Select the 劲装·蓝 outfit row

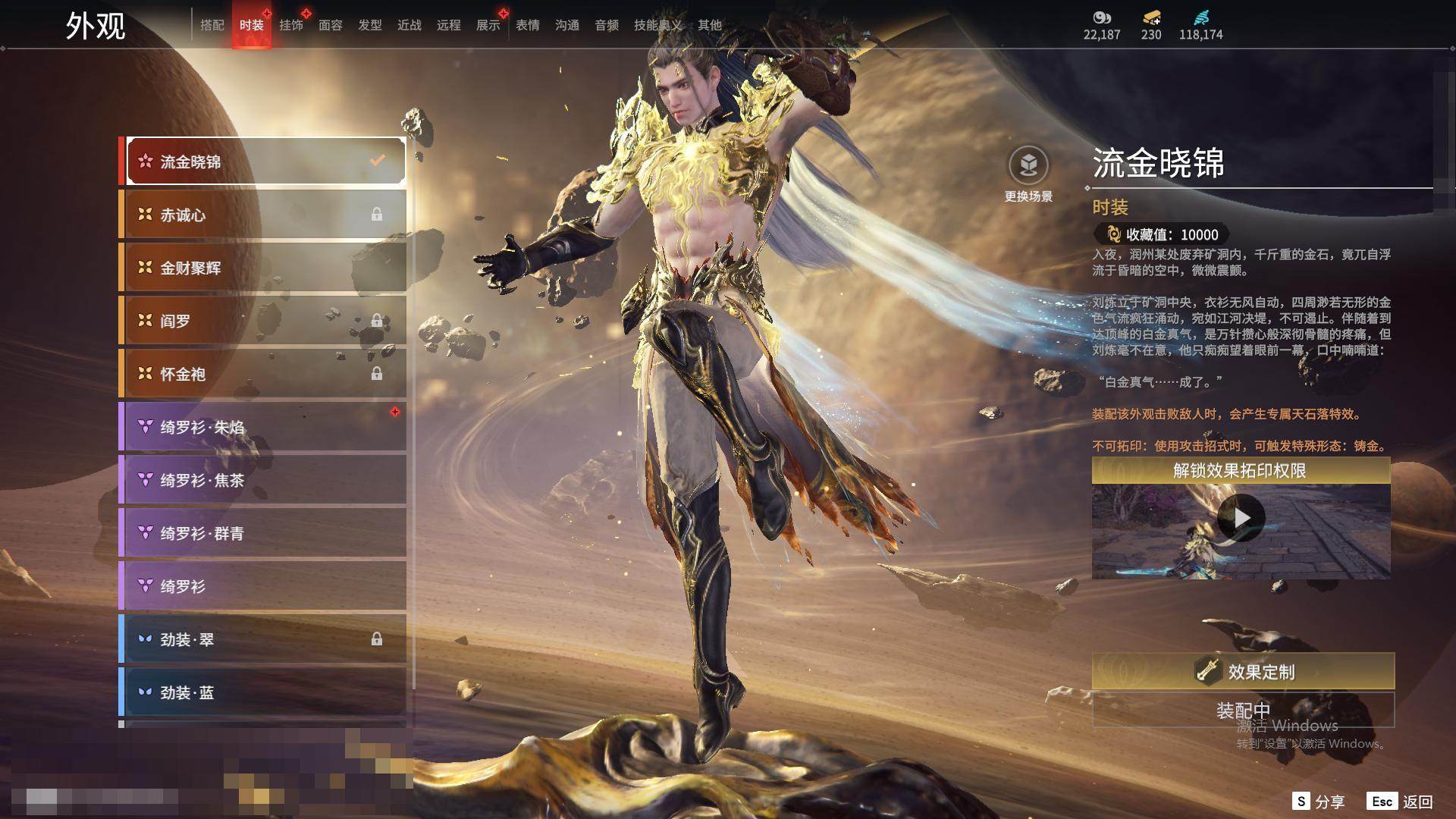(265, 692)
